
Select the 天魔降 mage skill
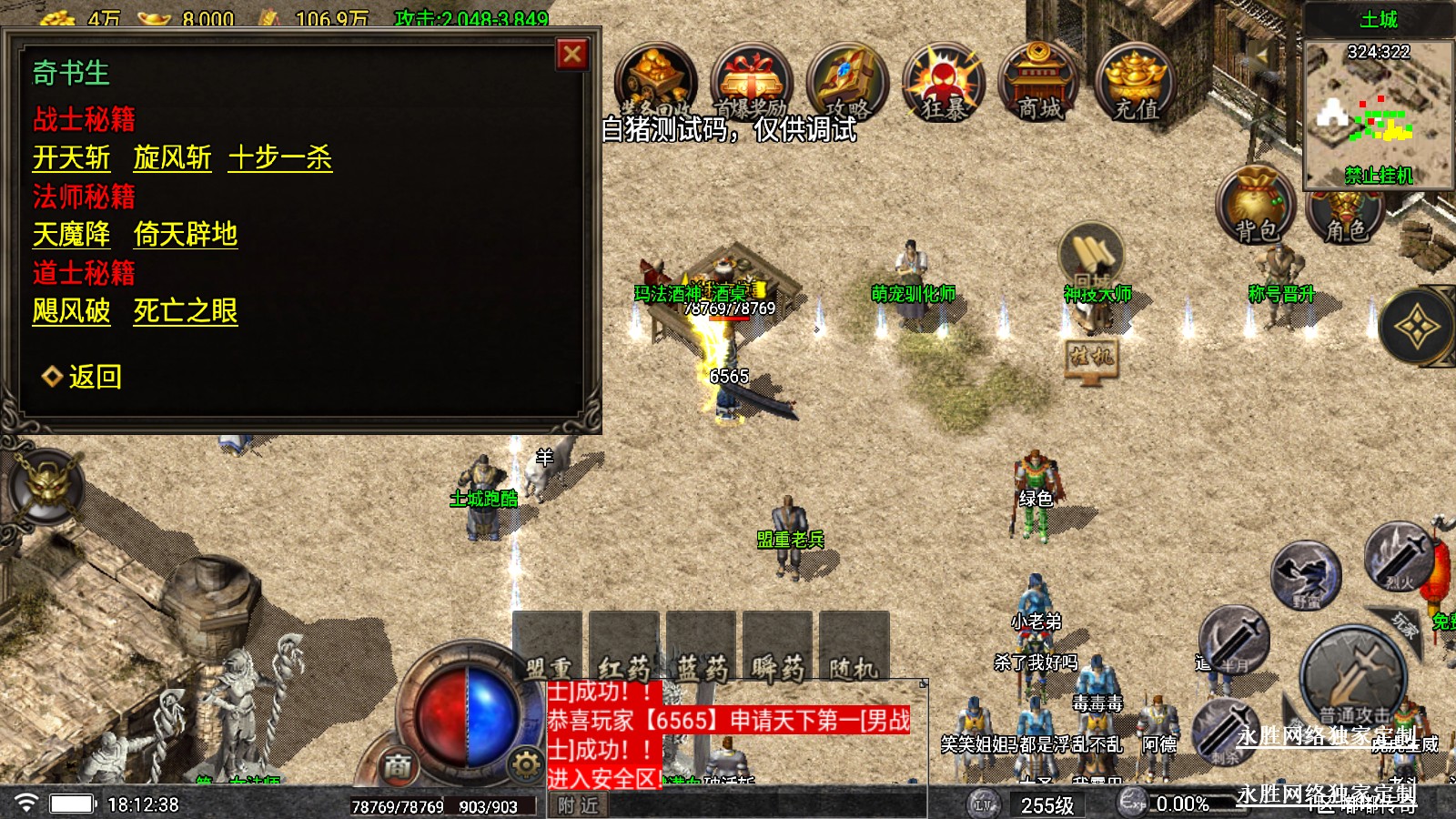(x=71, y=235)
